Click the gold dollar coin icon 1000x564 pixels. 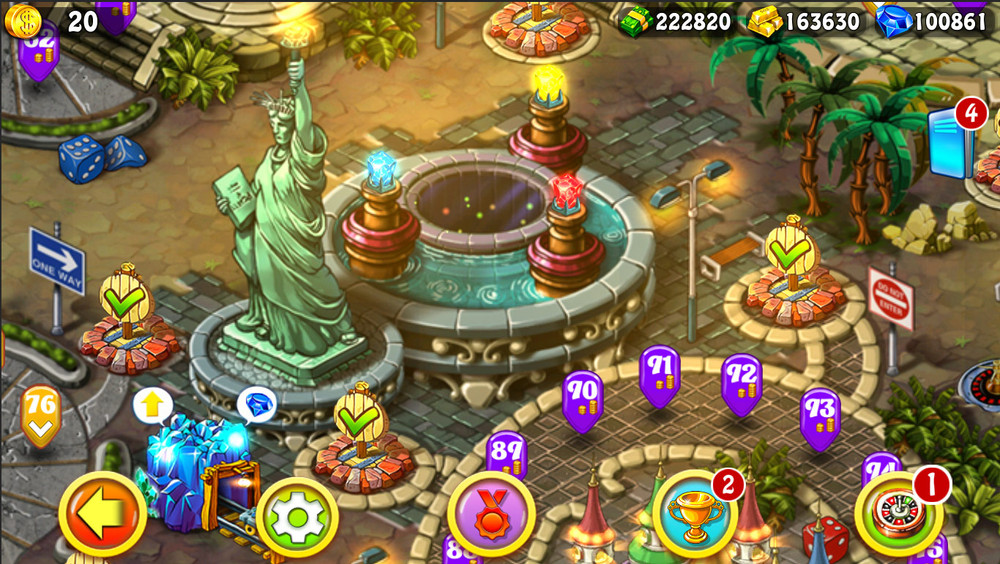tap(22, 21)
